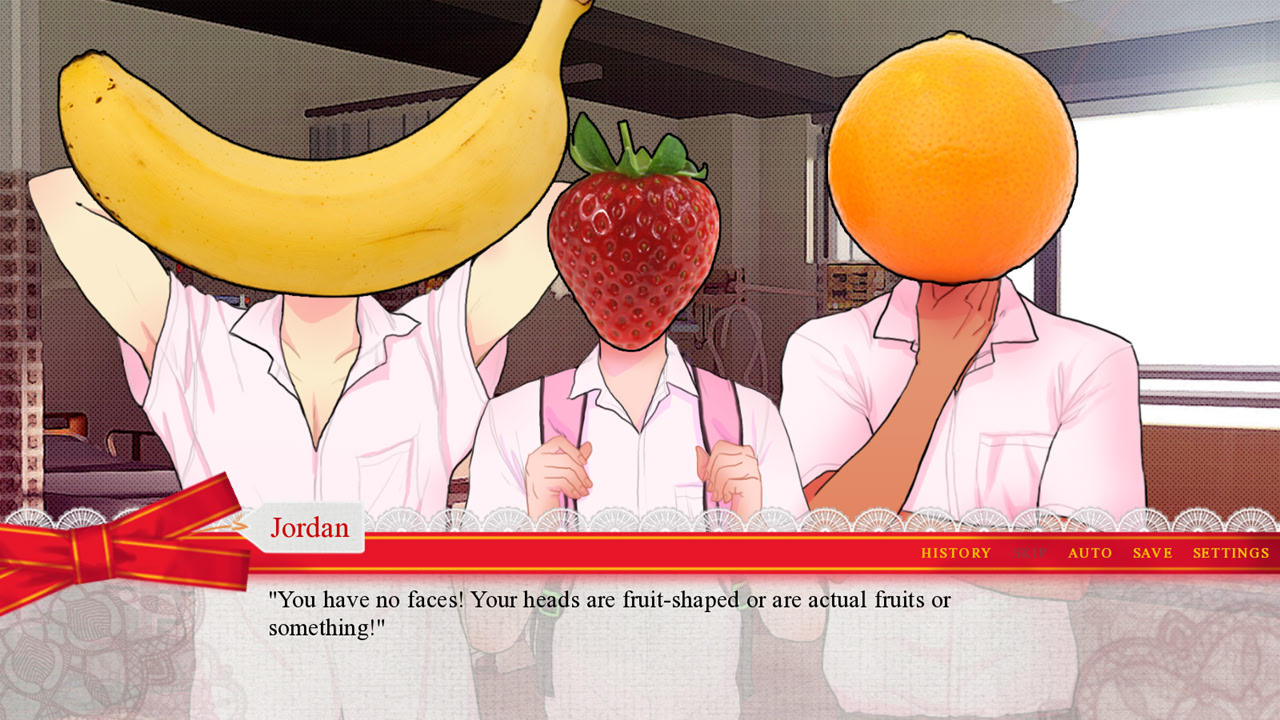The image size is (1280, 720).
Task: Click Jordan's name box
Action: [x=310, y=527]
